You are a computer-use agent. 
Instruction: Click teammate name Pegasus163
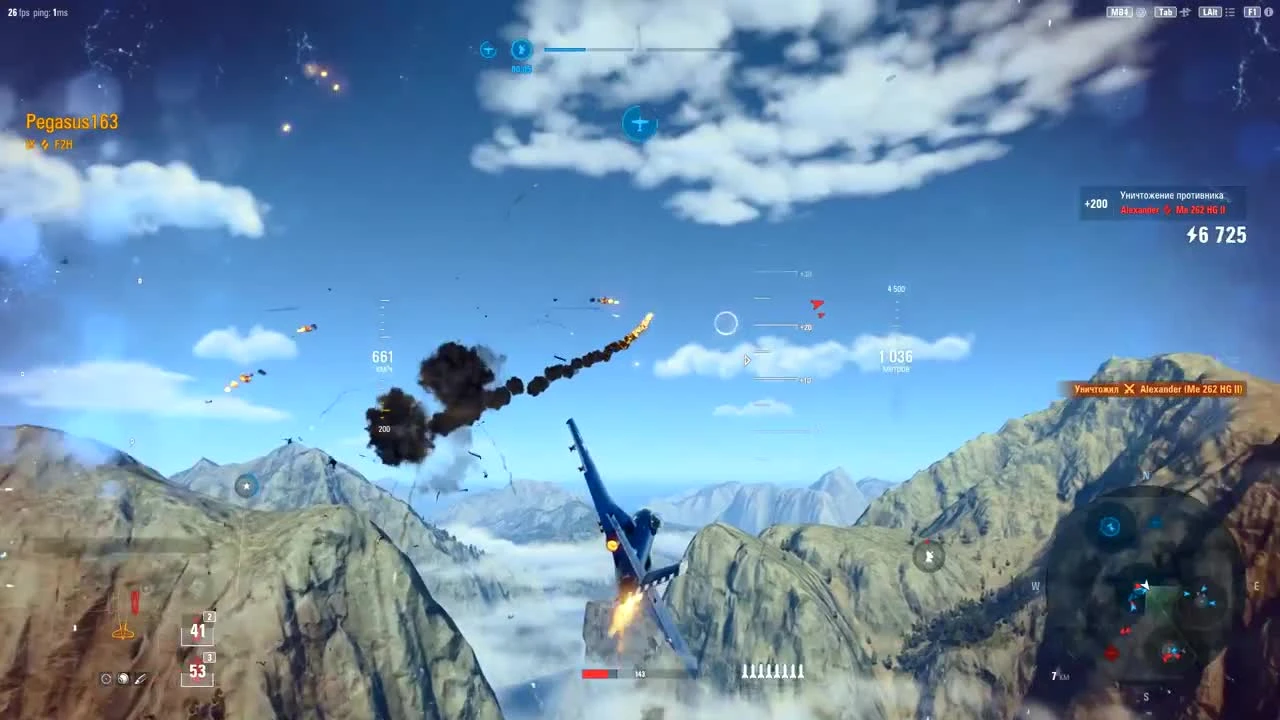pyautogui.click(x=71, y=121)
